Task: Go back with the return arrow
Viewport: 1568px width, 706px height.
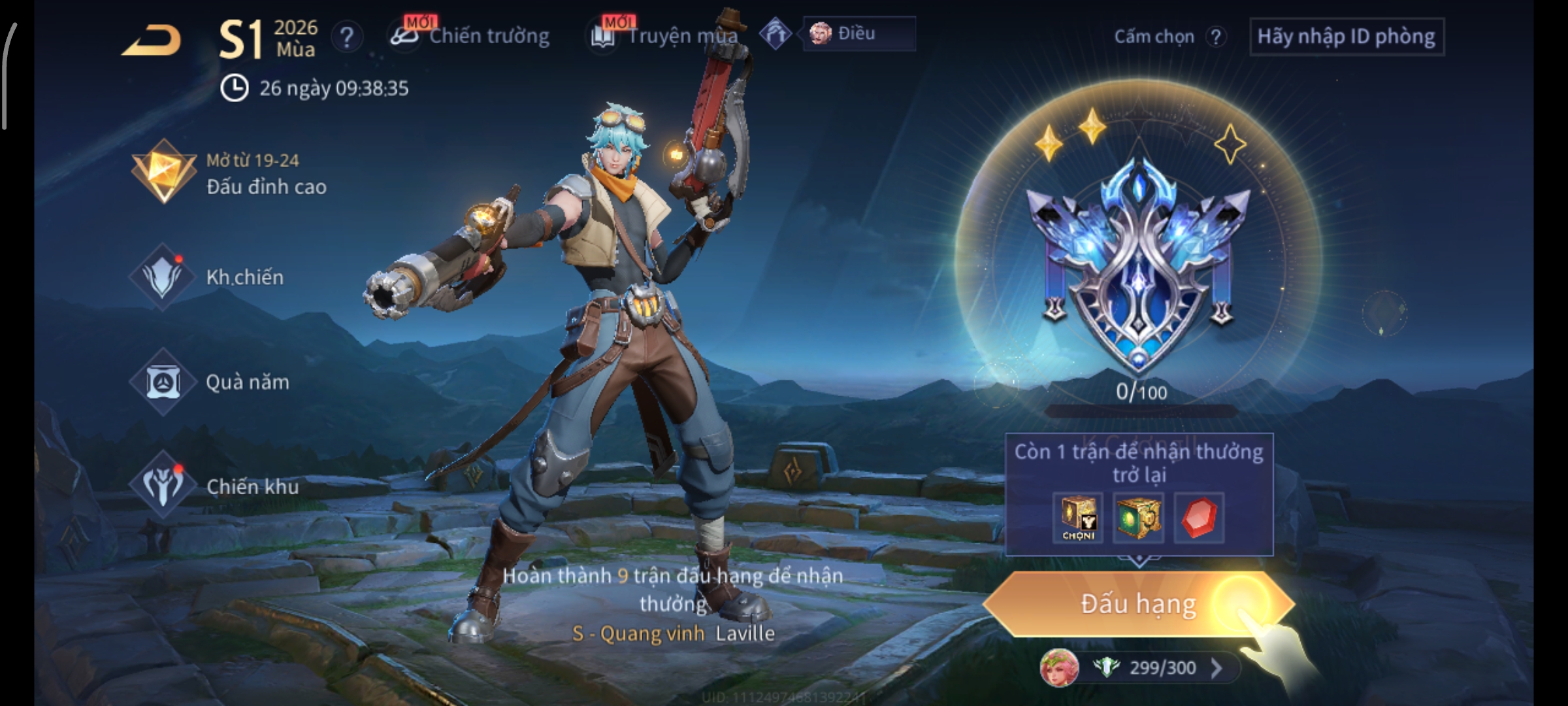Action: coord(152,41)
